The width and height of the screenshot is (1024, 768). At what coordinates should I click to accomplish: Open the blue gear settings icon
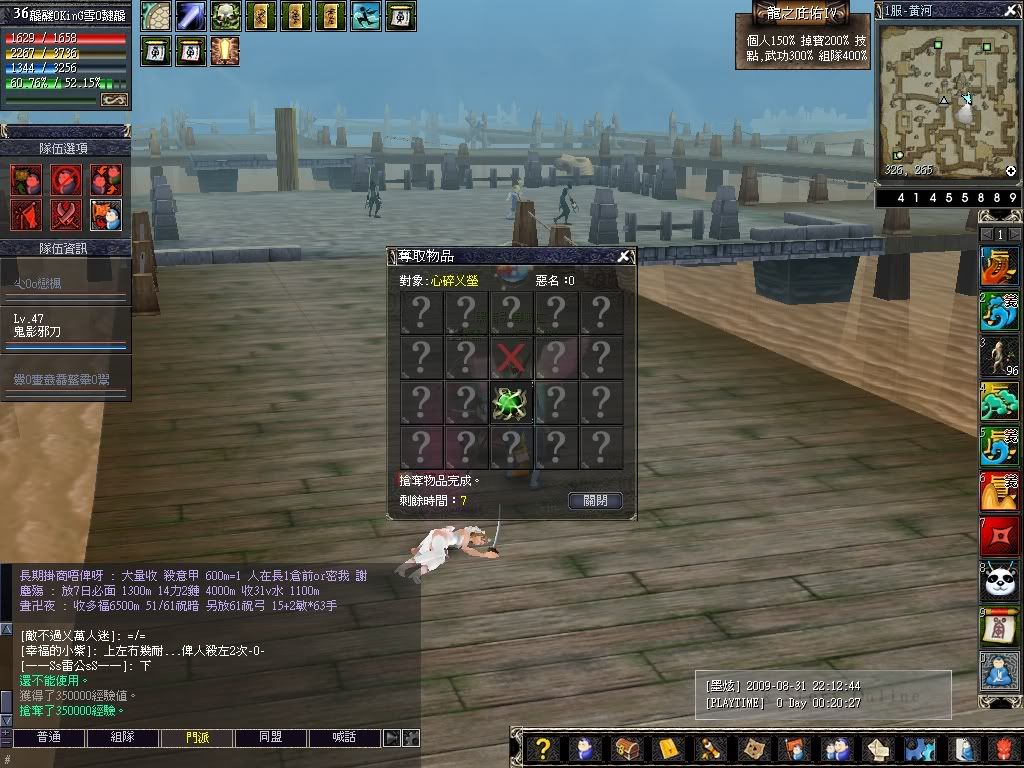pyautogui.click(x=918, y=748)
